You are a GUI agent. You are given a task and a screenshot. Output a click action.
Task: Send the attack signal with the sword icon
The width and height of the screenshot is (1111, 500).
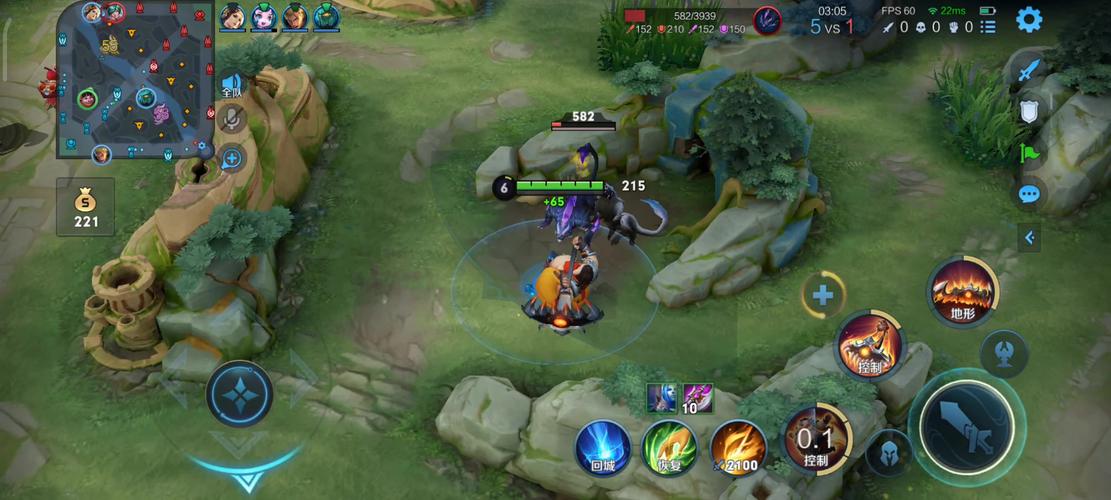(1029, 71)
